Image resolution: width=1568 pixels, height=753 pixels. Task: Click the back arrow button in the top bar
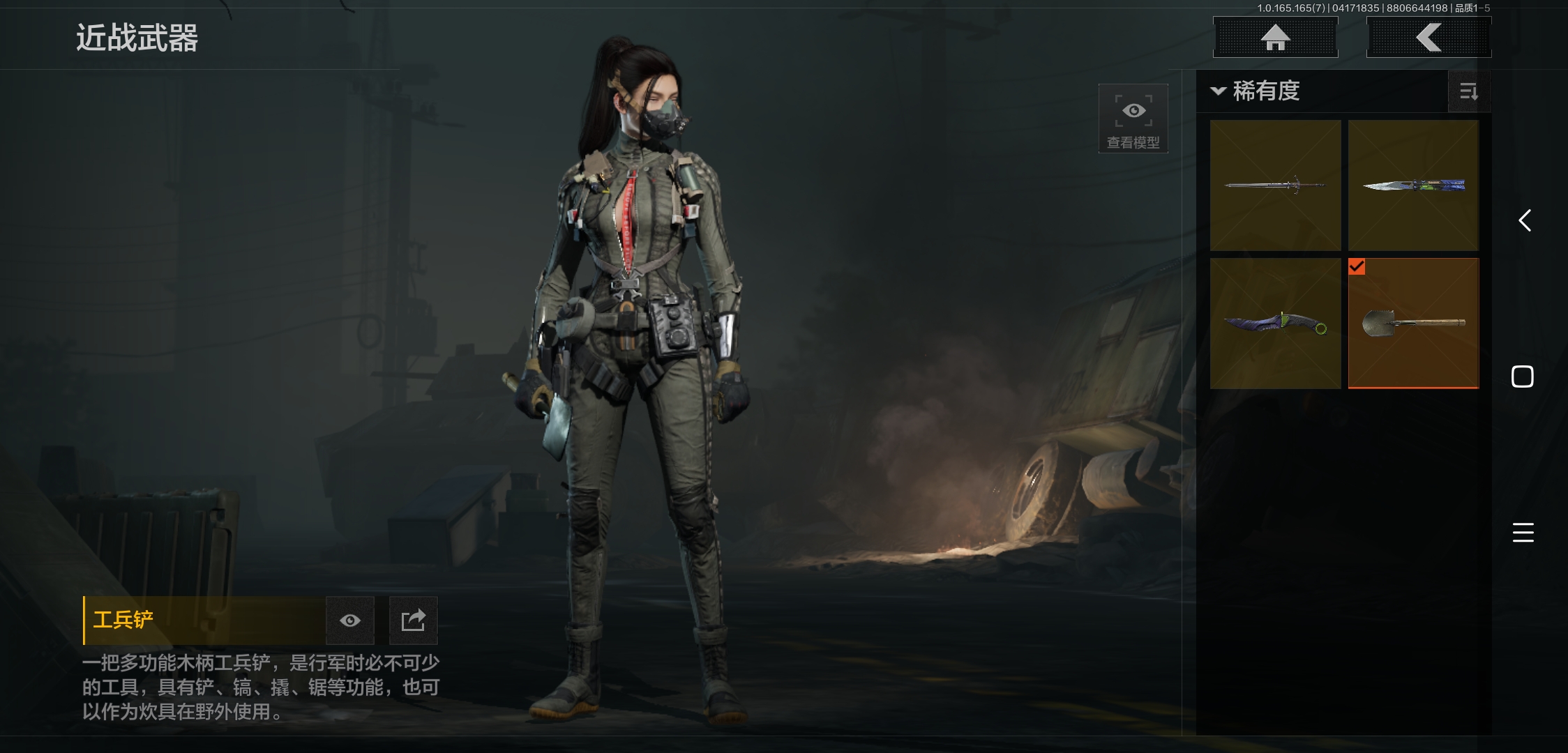pyautogui.click(x=1428, y=38)
